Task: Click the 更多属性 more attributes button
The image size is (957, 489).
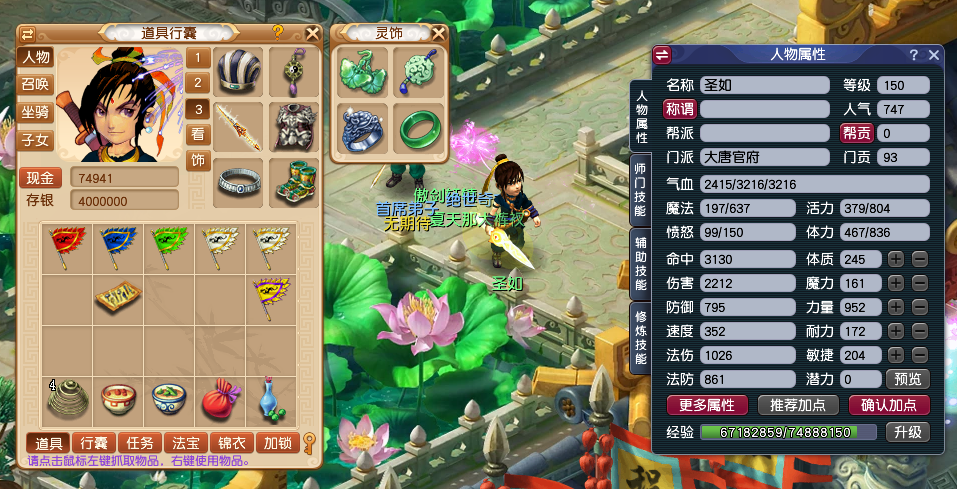Action: [707, 405]
